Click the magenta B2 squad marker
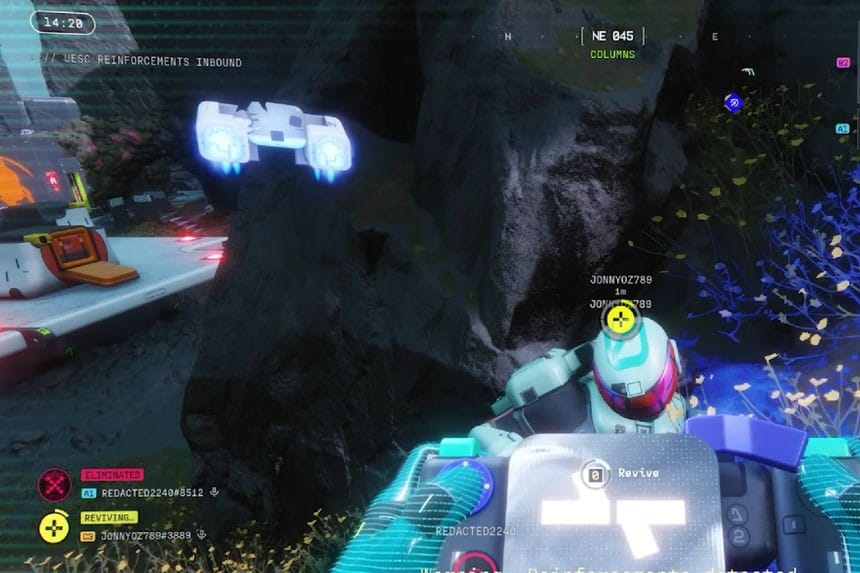860x573 pixels. point(843,62)
